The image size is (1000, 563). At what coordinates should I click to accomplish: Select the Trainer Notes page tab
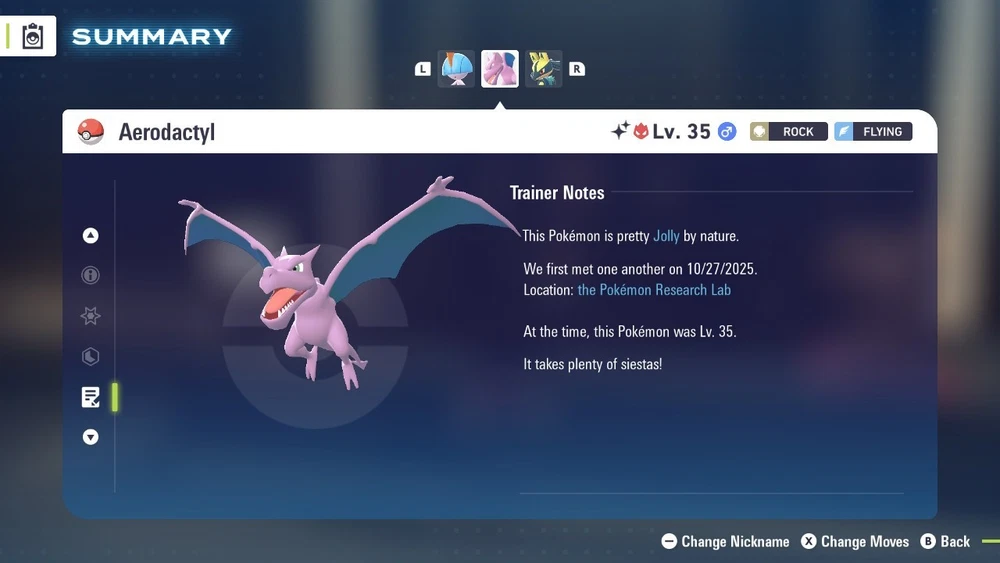tap(91, 397)
